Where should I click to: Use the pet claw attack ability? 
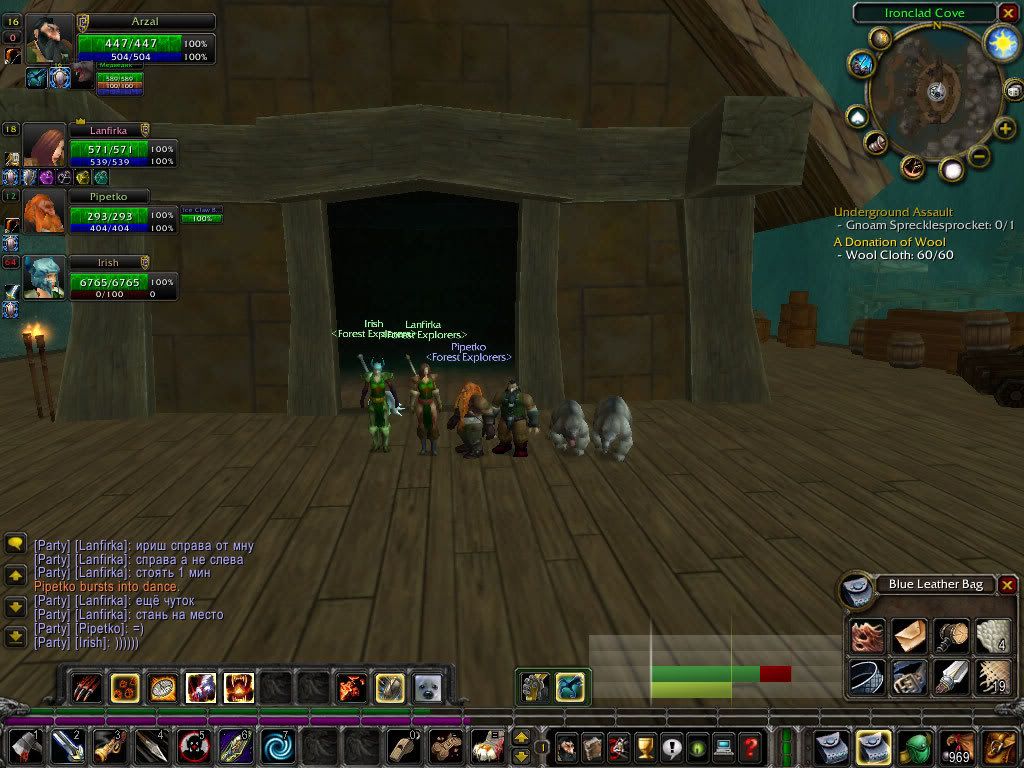point(87,687)
